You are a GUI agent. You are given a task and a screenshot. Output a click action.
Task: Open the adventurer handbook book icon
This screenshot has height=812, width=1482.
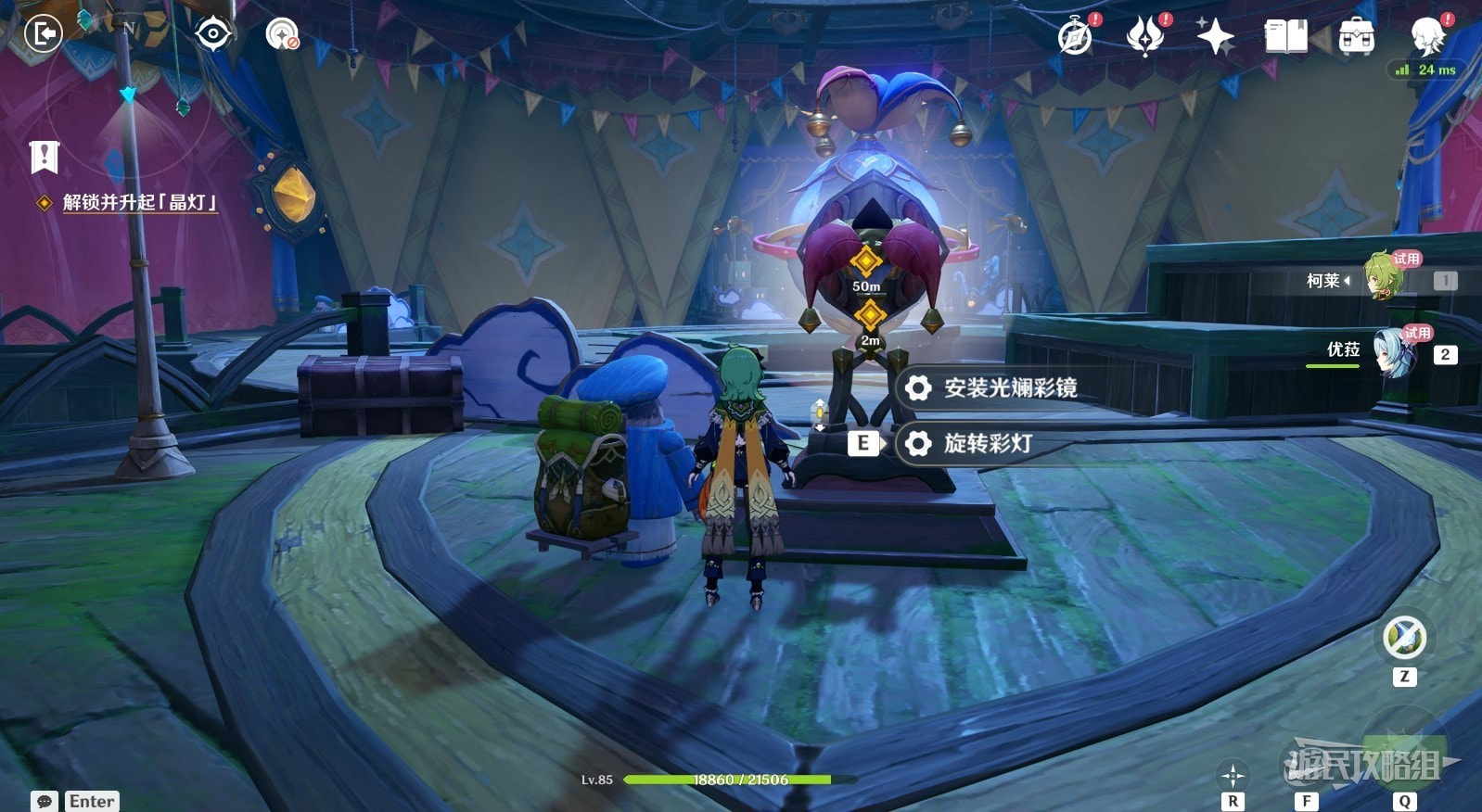click(x=1285, y=37)
